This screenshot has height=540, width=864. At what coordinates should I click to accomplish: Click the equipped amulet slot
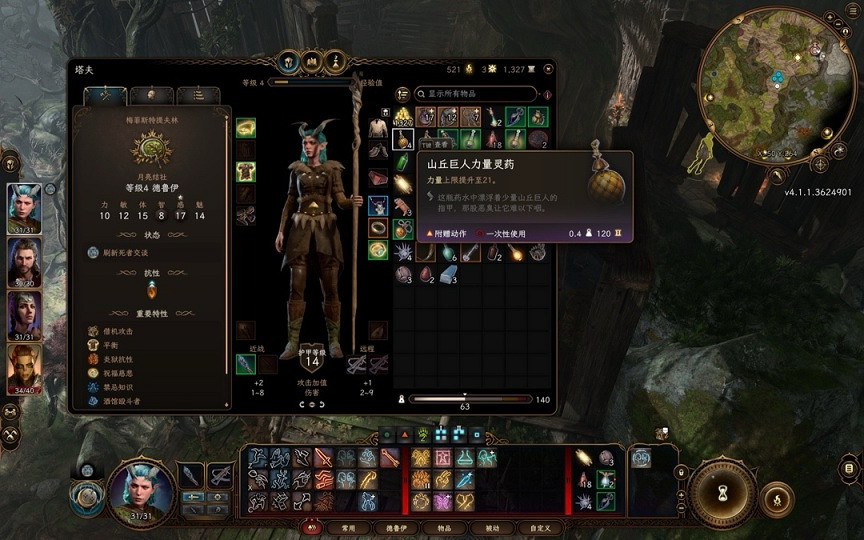point(378,205)
